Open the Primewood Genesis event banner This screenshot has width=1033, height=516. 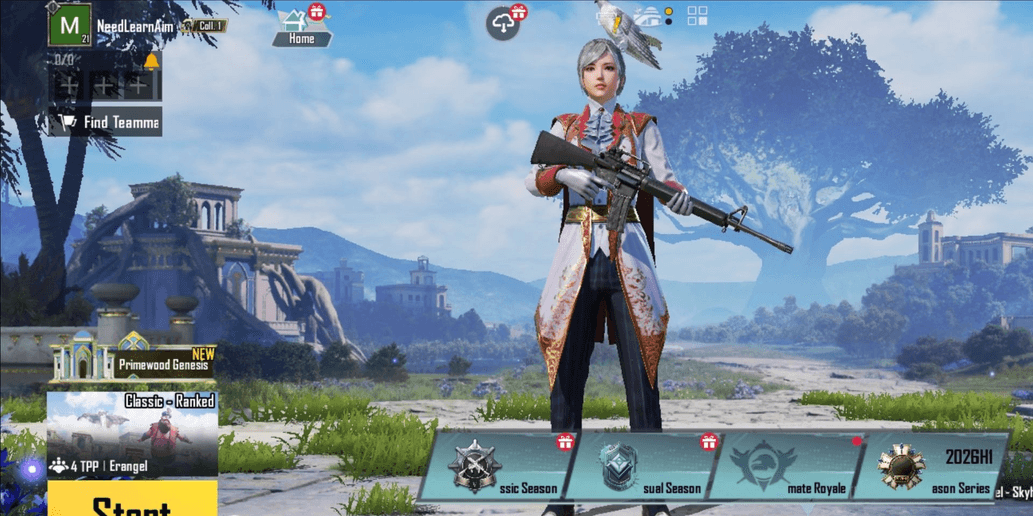coord(133,357)
